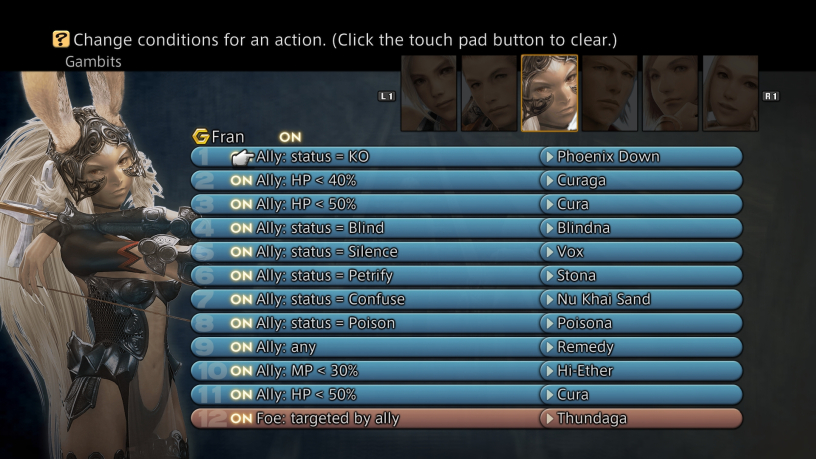Select the highlighted Fran character portrait
Viewport: 816px width, 459px height.
coord(549,93)
